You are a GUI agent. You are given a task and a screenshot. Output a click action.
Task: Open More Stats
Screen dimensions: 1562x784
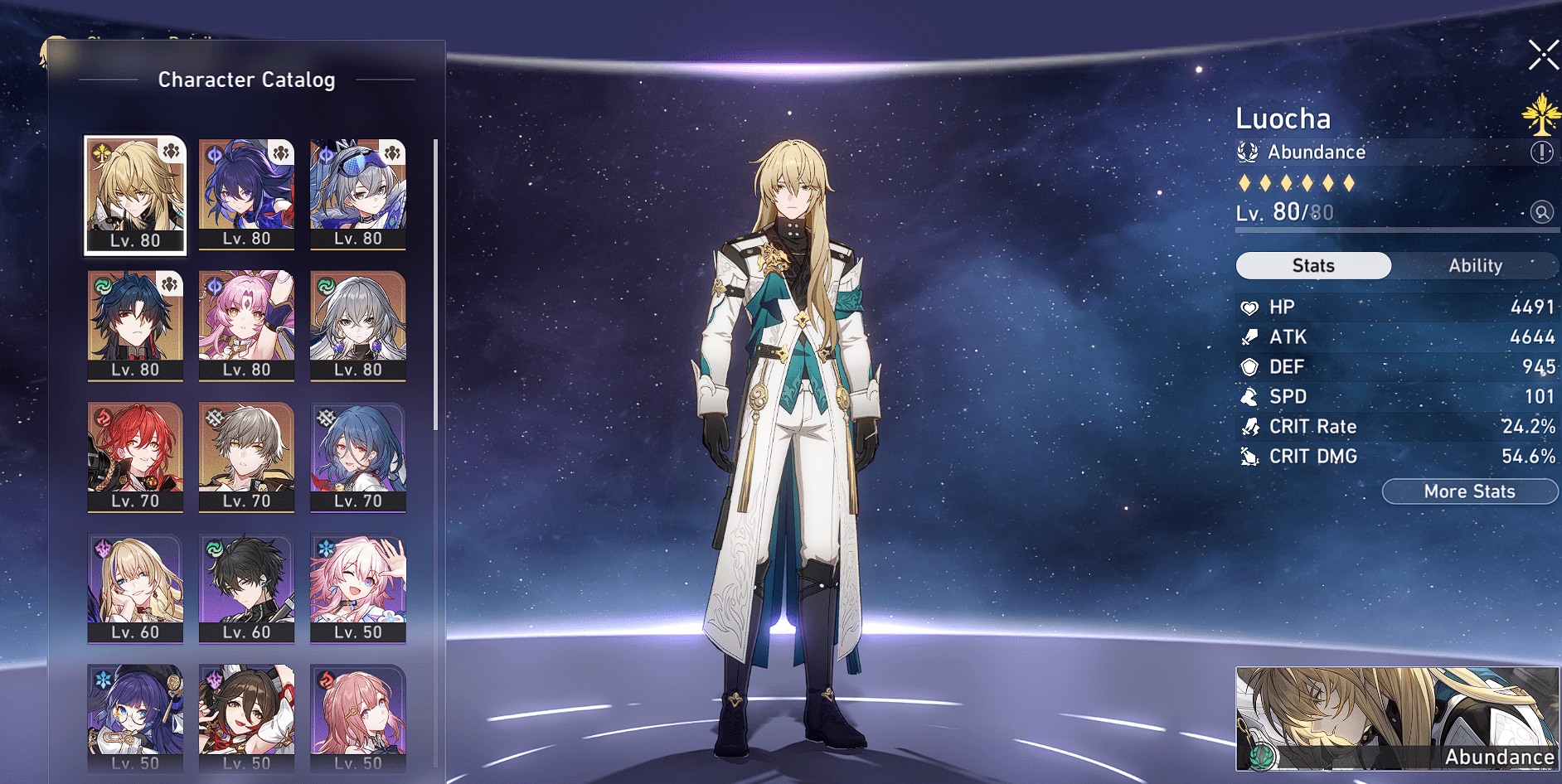click(x=1470, y=491)
